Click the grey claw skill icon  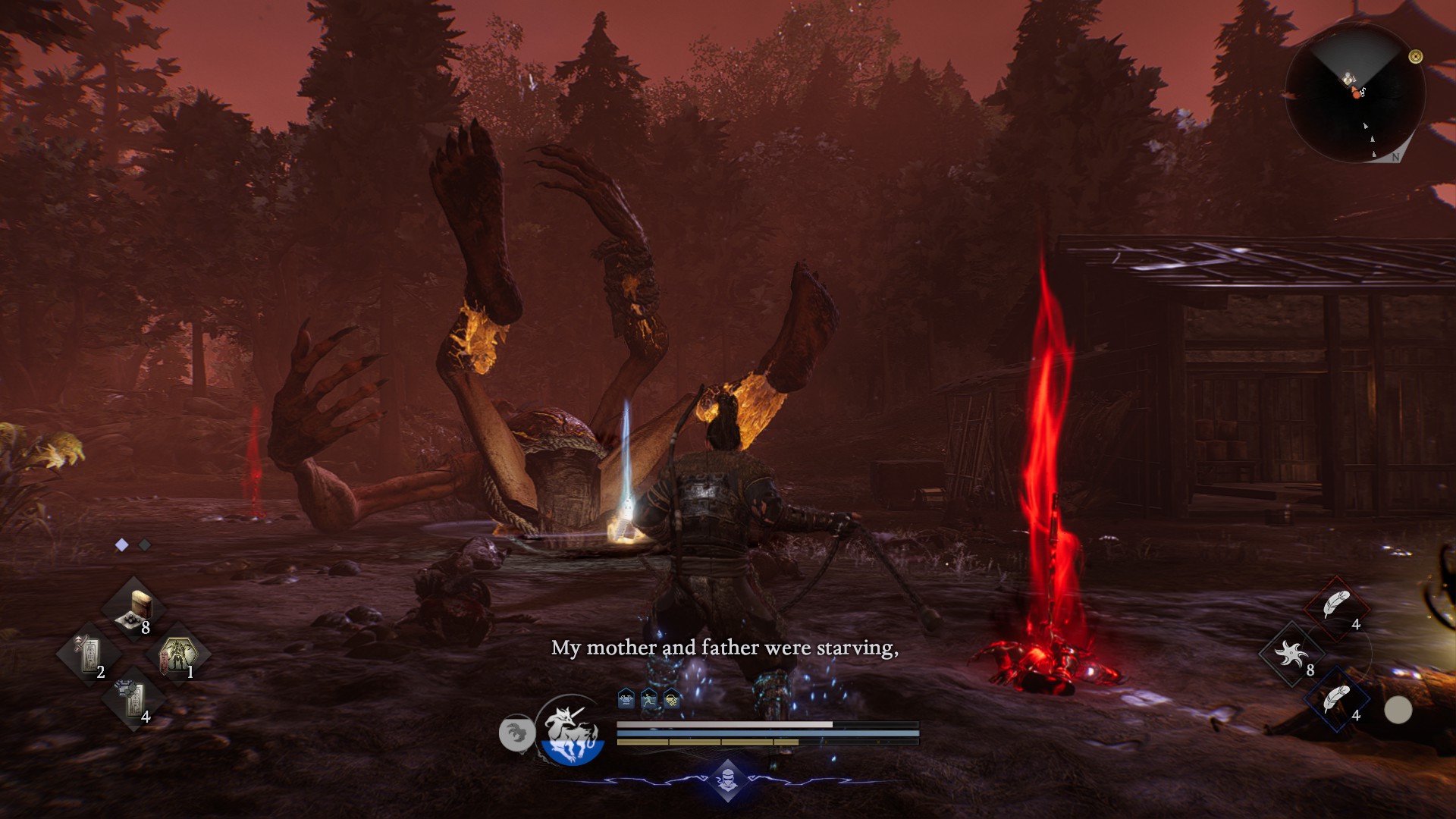[516, 733]
